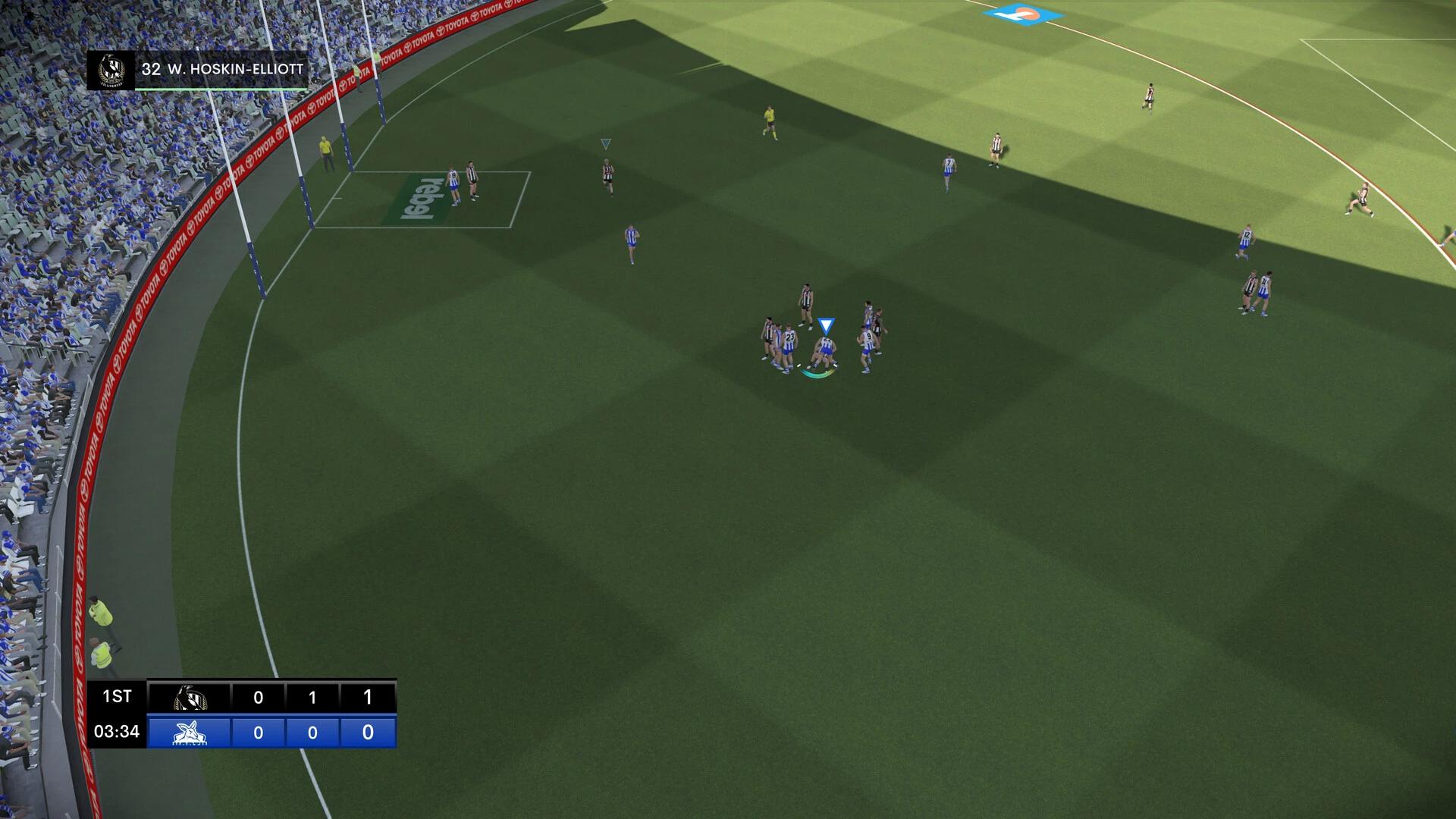Viewport: 1456px width, 819px height.
Task: Click the 1ST quarter indicator
Action: click(118, 696)
